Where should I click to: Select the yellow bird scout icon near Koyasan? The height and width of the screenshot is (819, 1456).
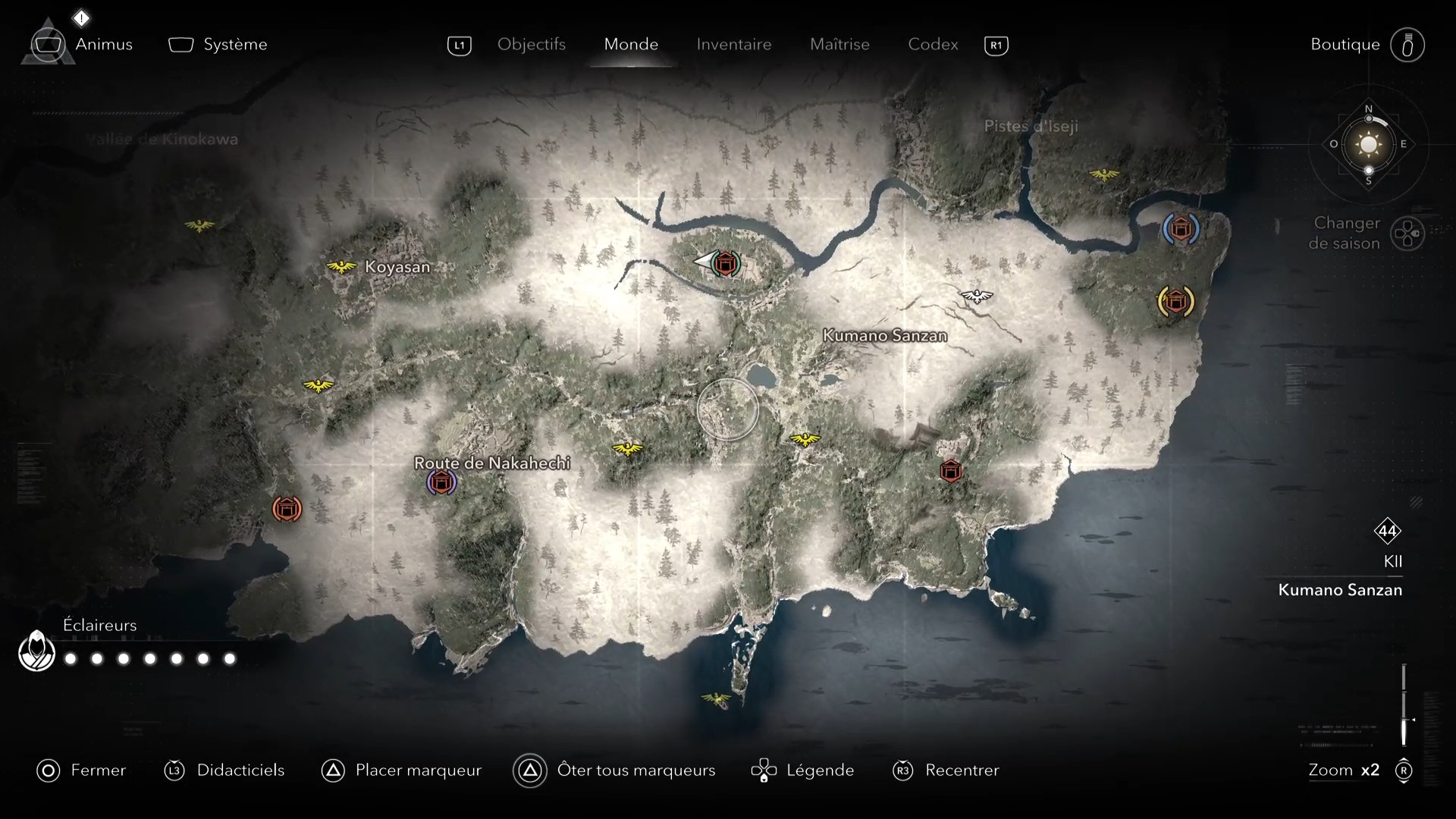tap(342, 267)
